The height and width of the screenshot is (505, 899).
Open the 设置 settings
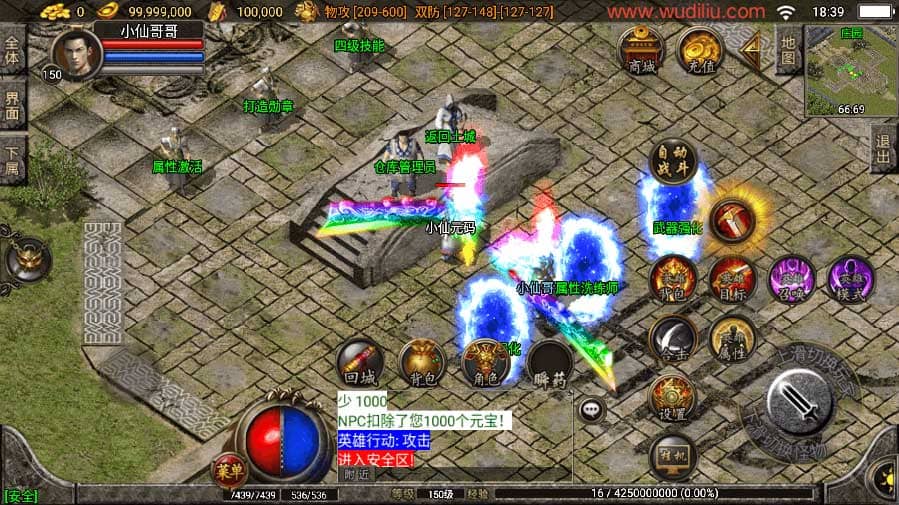pyautogui.click(x=673, y=398)
